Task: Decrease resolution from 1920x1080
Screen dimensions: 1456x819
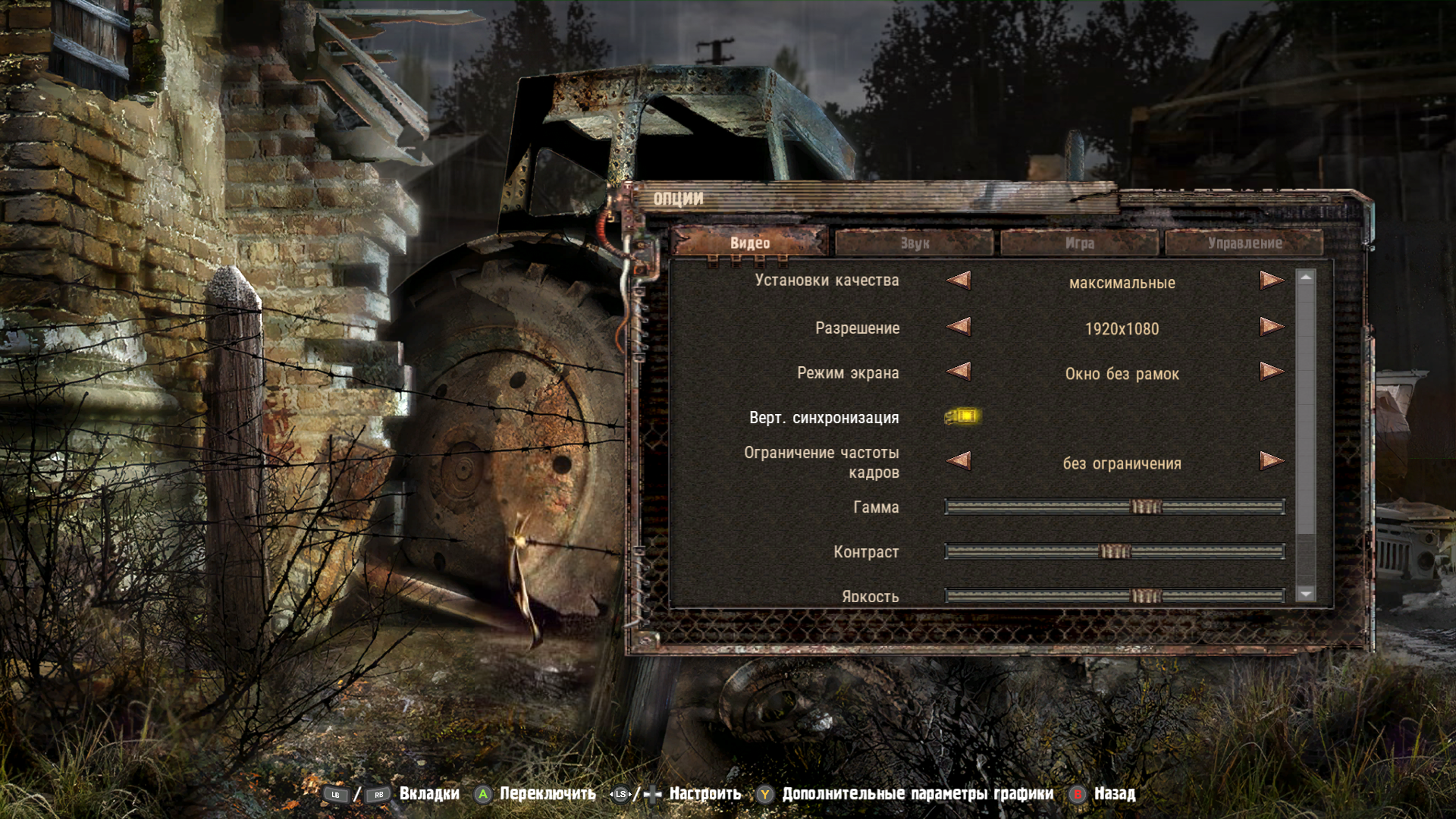Action: [x=959, y=327]
